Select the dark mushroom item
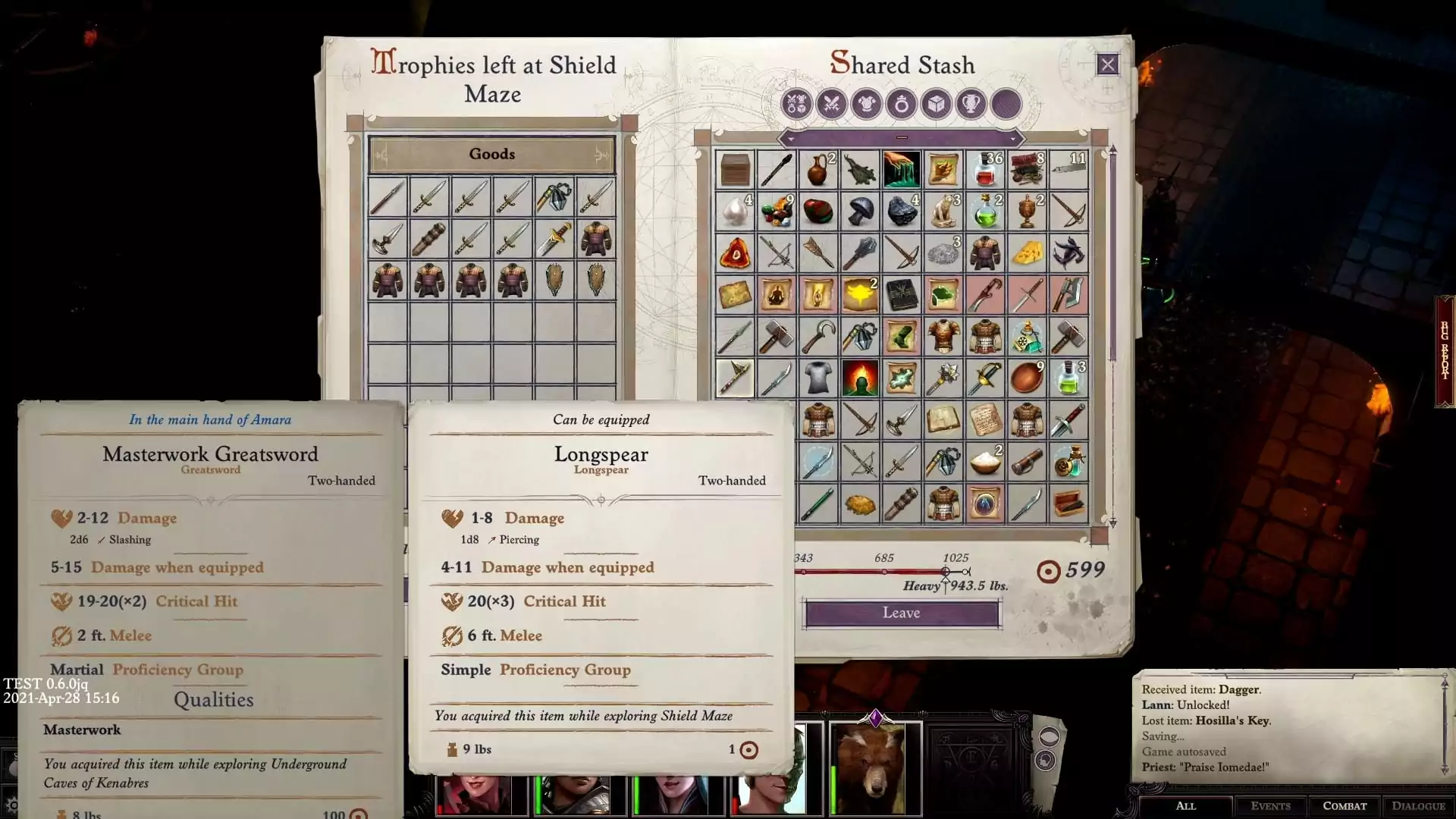Viewport: 1456px width, 819px height. click(860, 211)
